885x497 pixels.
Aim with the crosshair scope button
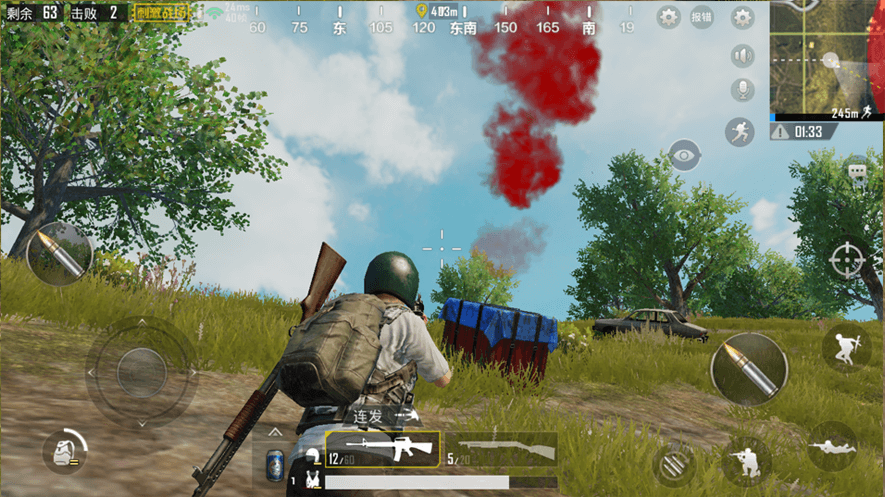point(846,258)
